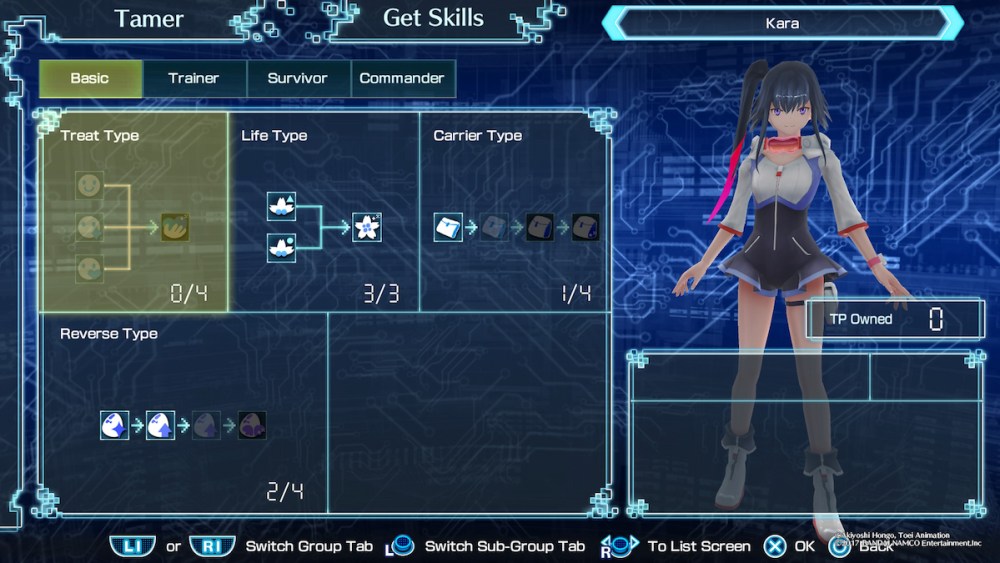This screenshot has height=563, width=1000.
Task: Select the Survivor tab
Action: (x=297, y=78)
